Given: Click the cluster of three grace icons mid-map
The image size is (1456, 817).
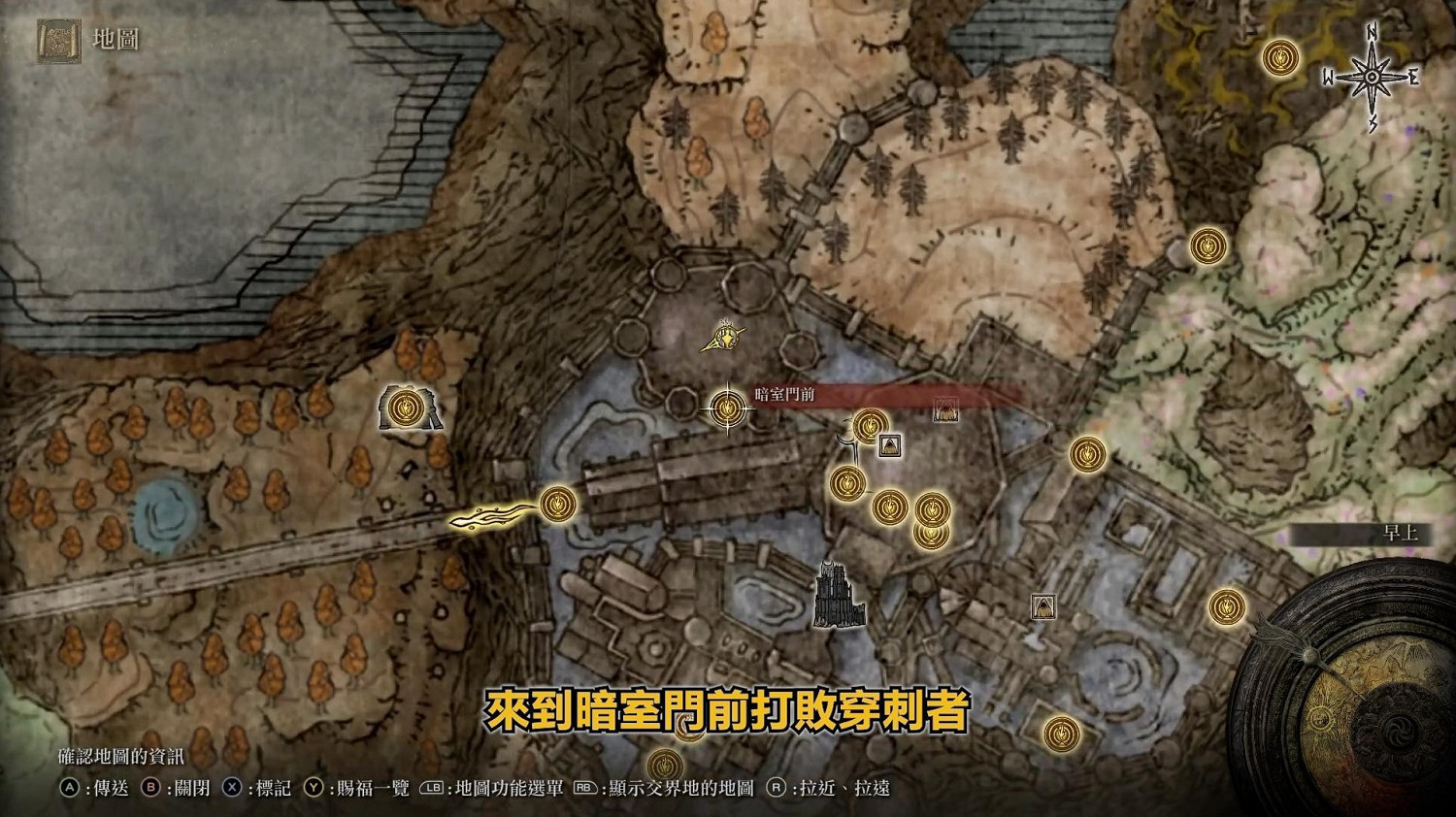Looking at the screenshot, I should tap(888, 509).
